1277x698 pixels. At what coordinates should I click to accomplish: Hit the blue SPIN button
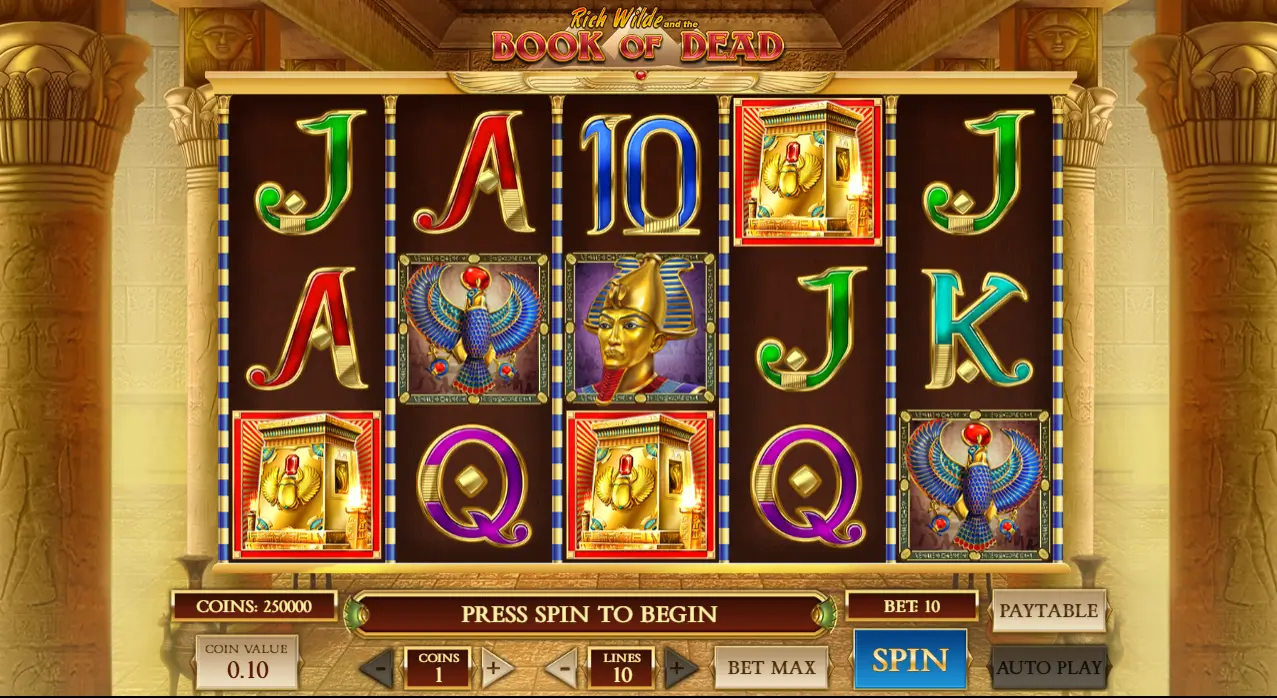pos(909,660)
